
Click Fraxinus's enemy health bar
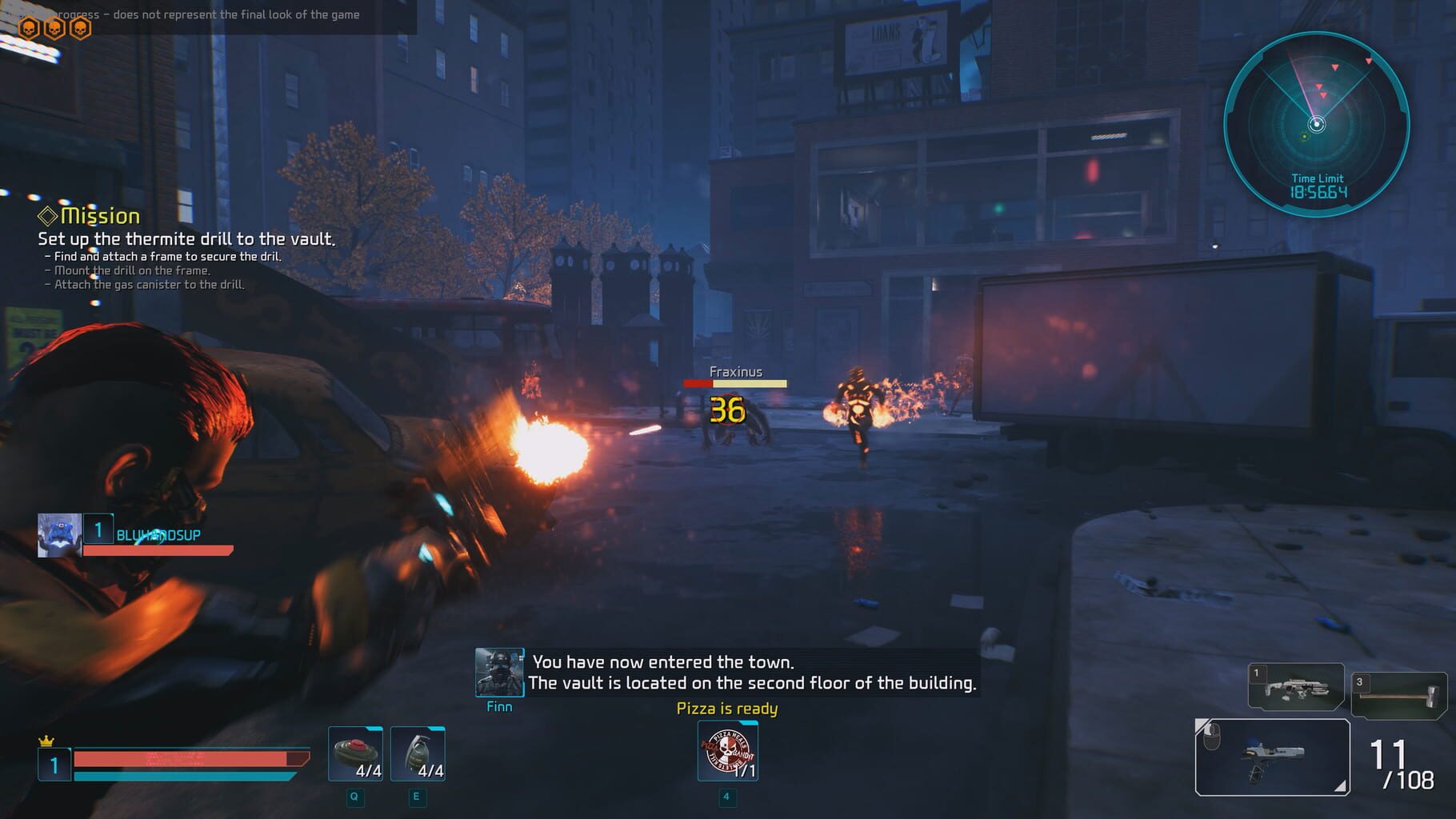(735, 383)
